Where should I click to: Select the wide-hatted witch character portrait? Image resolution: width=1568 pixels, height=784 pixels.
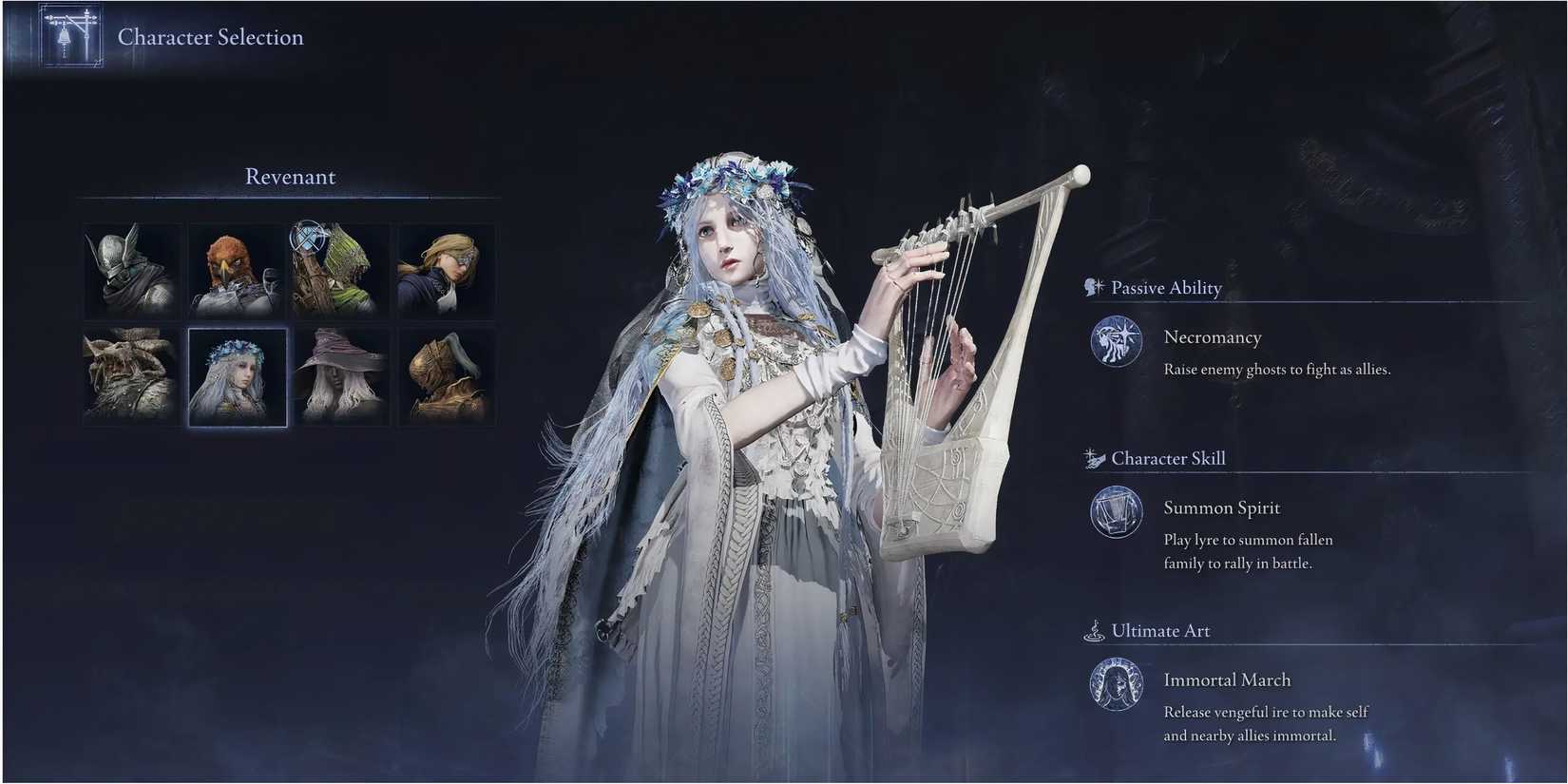(x=342, y=376)
